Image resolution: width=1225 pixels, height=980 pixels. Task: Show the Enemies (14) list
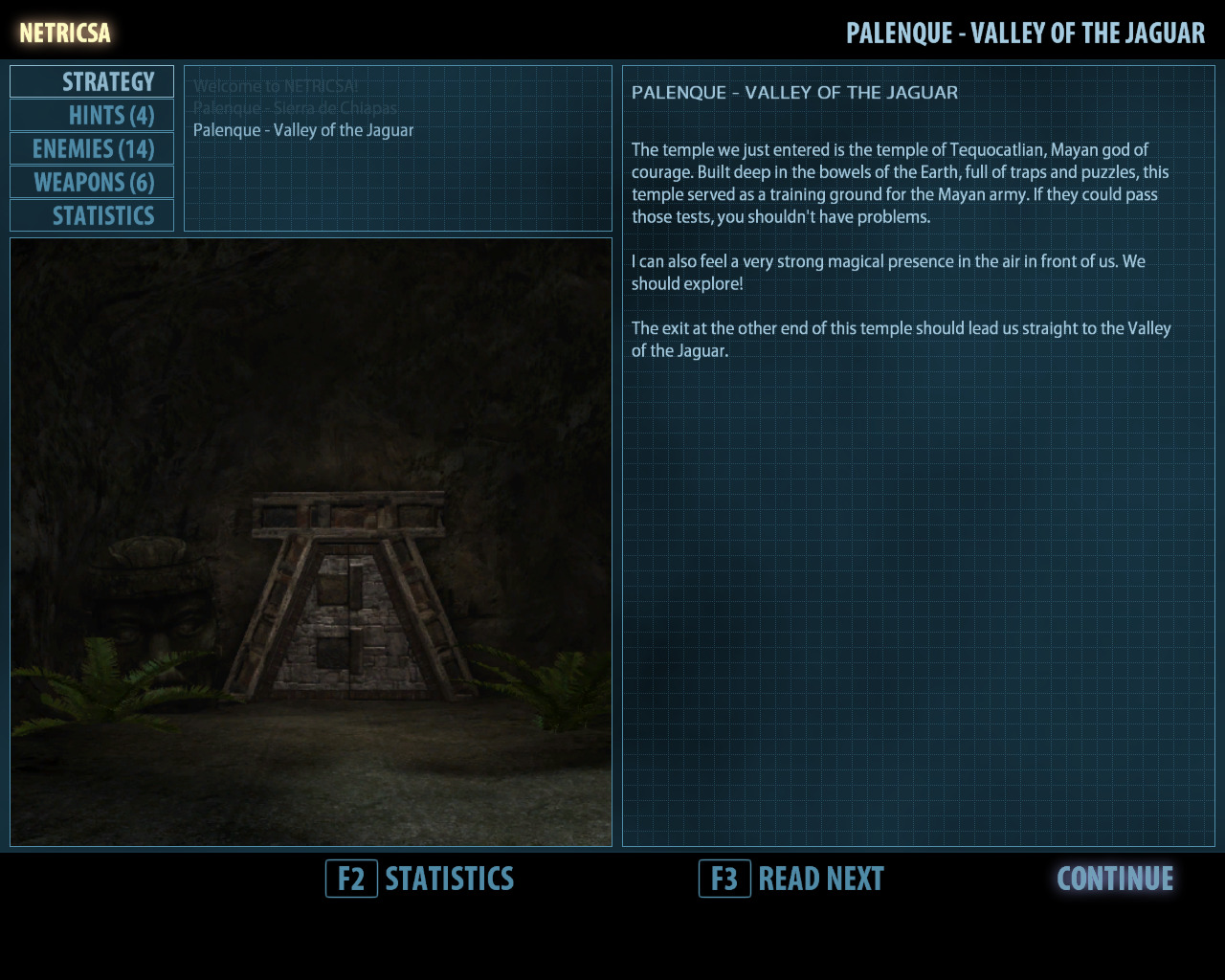pyautogui.click(x=92, y=149)
